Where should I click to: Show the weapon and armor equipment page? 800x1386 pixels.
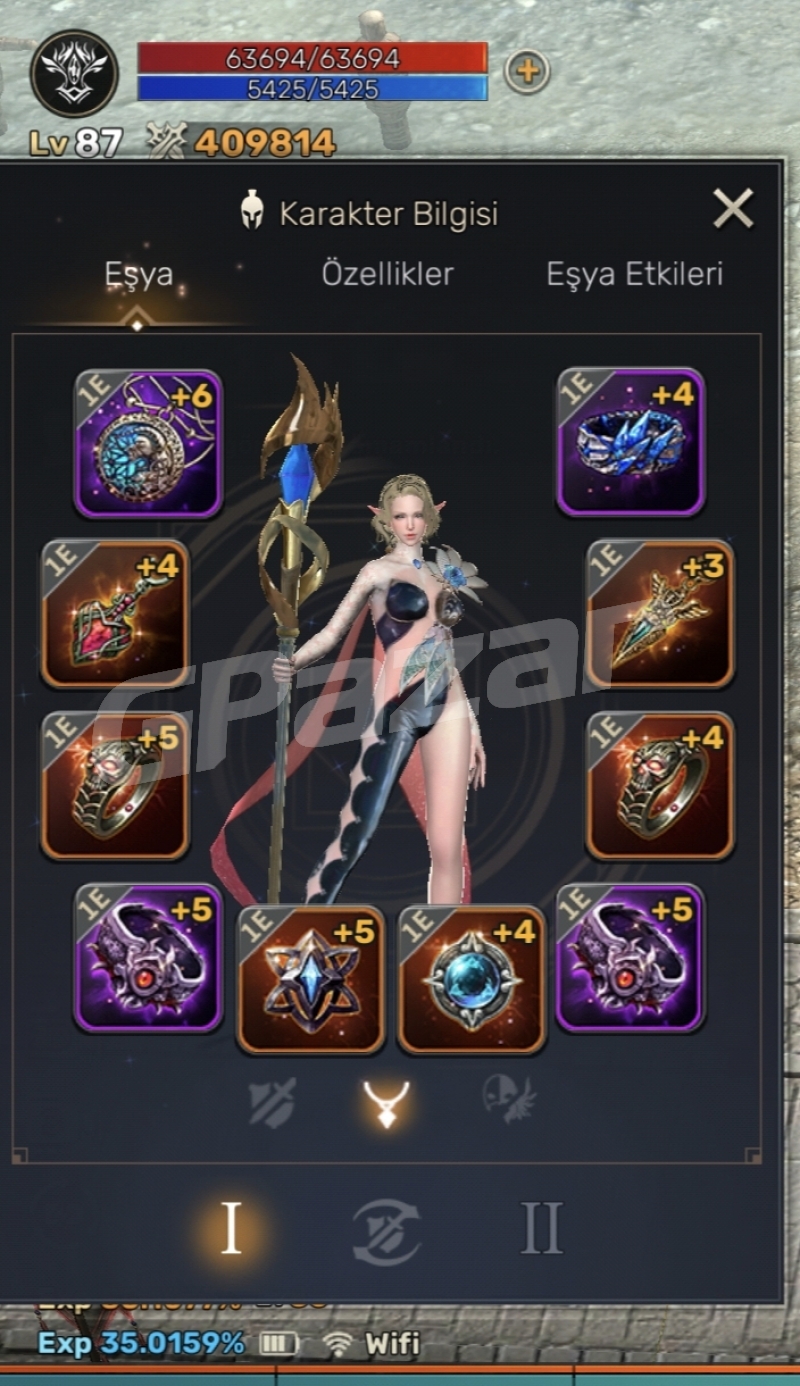(x=271, y=1102)
